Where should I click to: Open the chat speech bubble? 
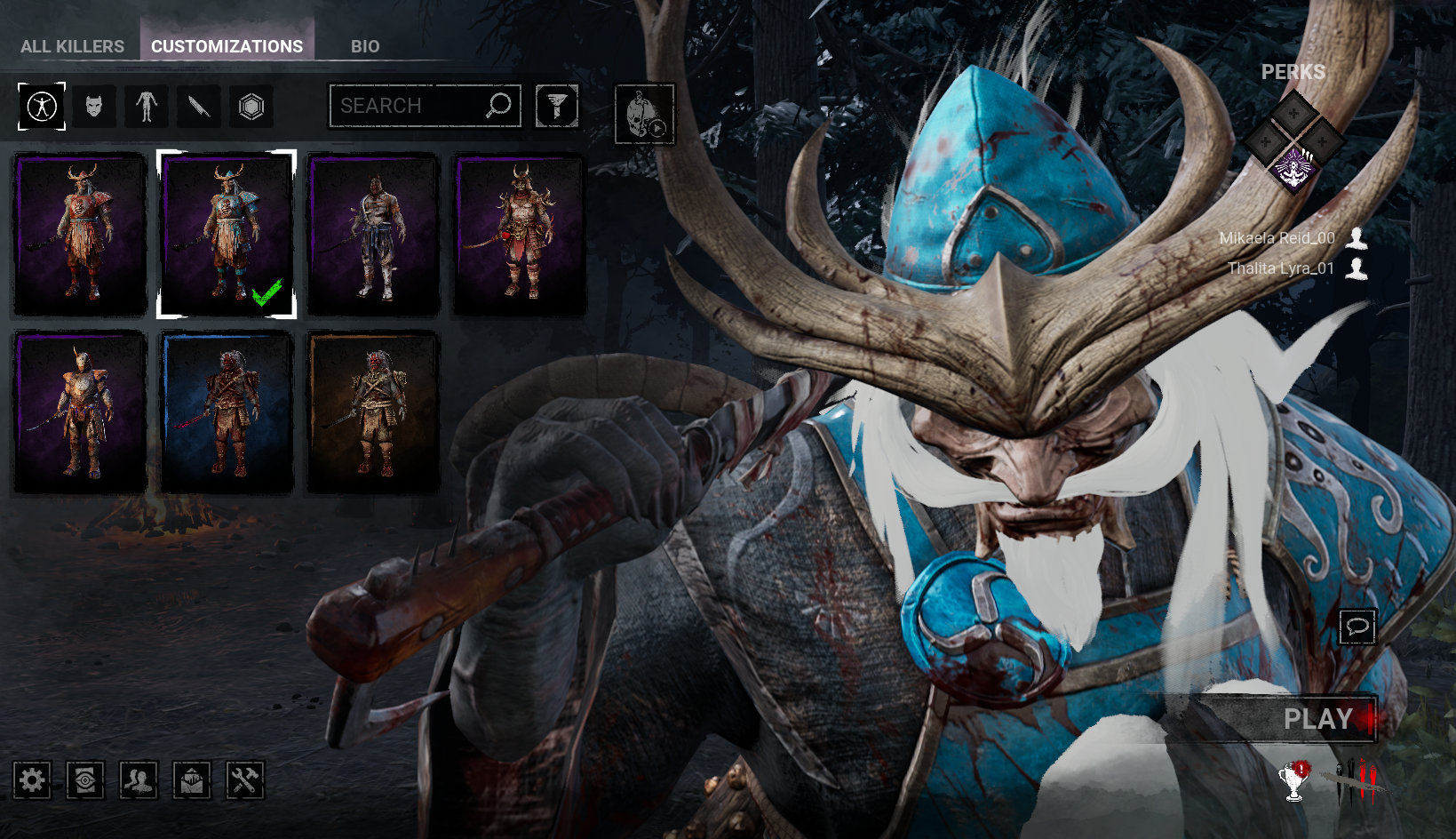coord(1357,627)
